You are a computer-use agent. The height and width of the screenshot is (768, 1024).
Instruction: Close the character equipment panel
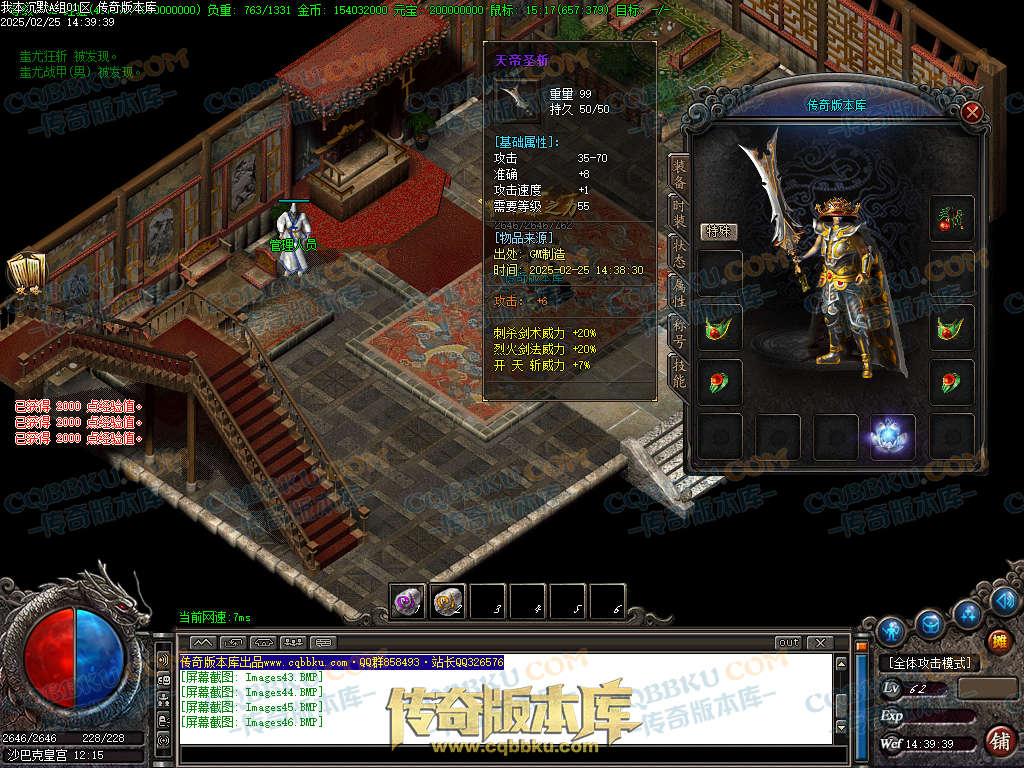971,112
